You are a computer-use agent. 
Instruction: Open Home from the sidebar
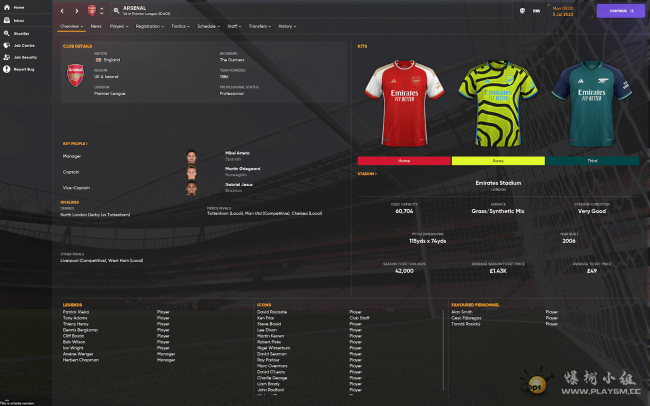pos(18,7)
